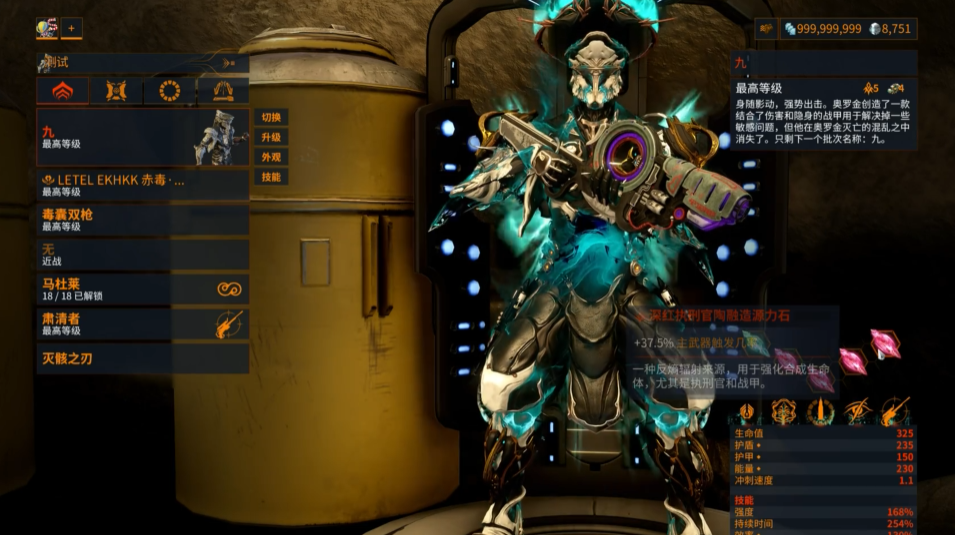Open the 外观 (appearance) menu
The width and height of the screenshot is (955, 535).
coord(271,157)
